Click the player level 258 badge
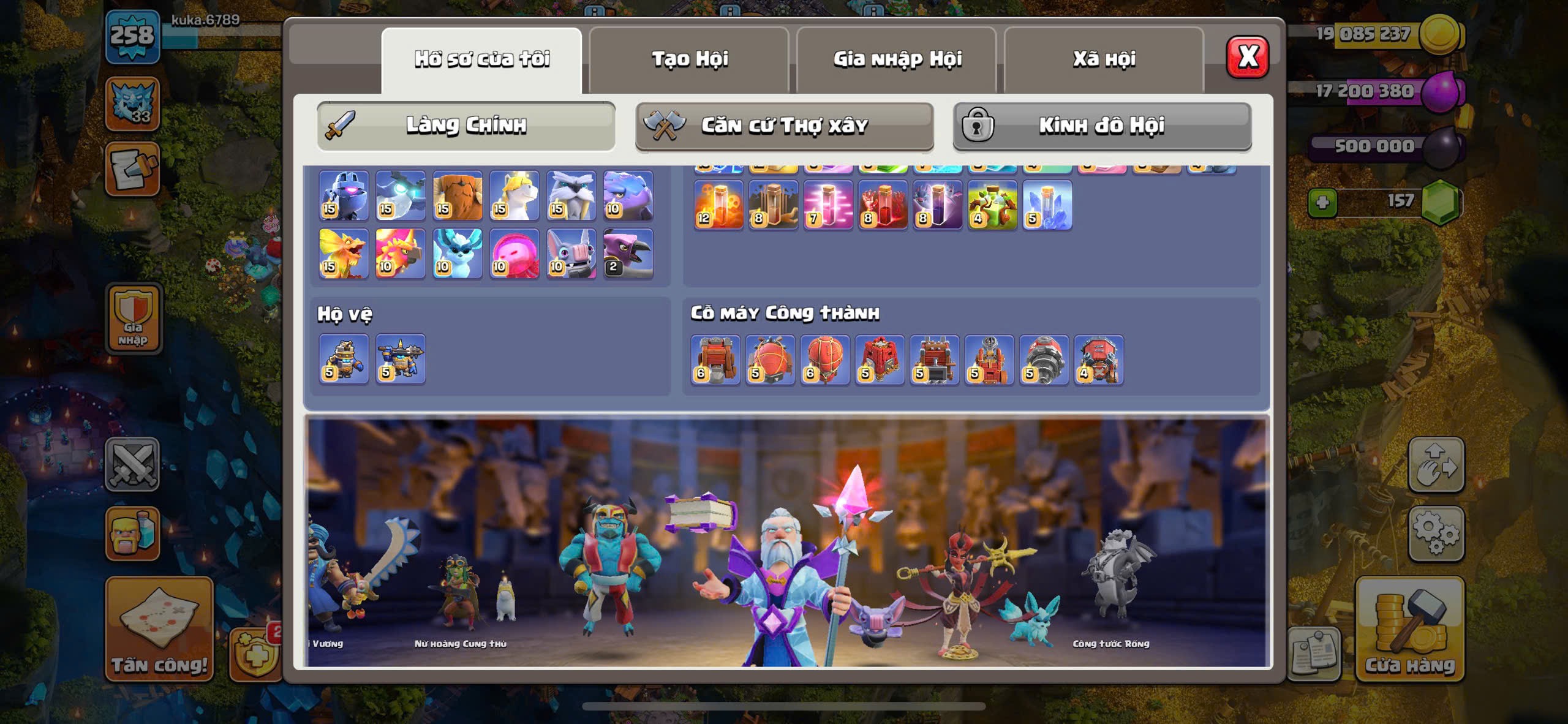The image size is (1568, 724). (132, 36)
